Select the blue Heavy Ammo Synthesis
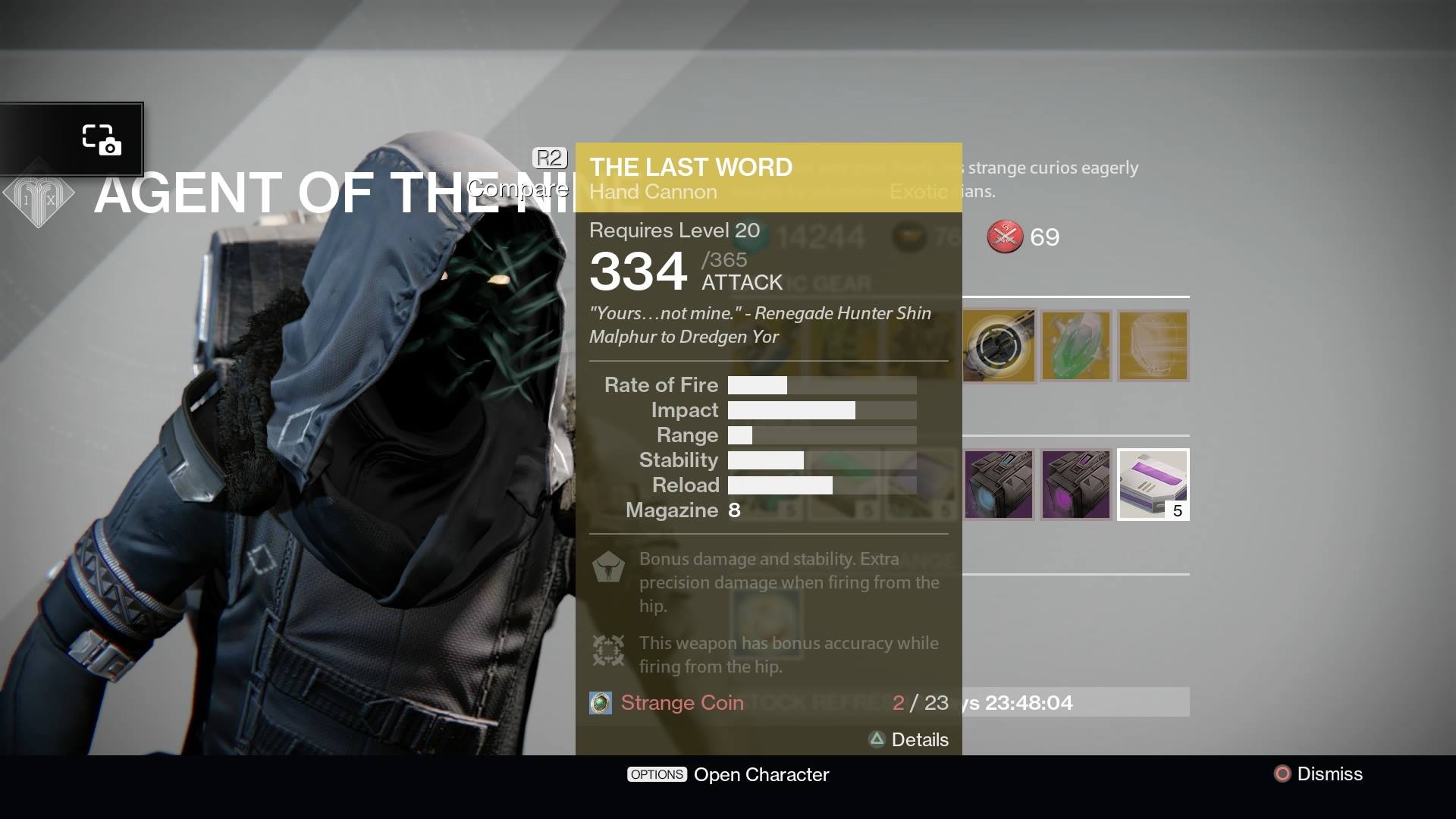Image resolution: width=1456 pixels, height=819 pixels. [999, 484]
